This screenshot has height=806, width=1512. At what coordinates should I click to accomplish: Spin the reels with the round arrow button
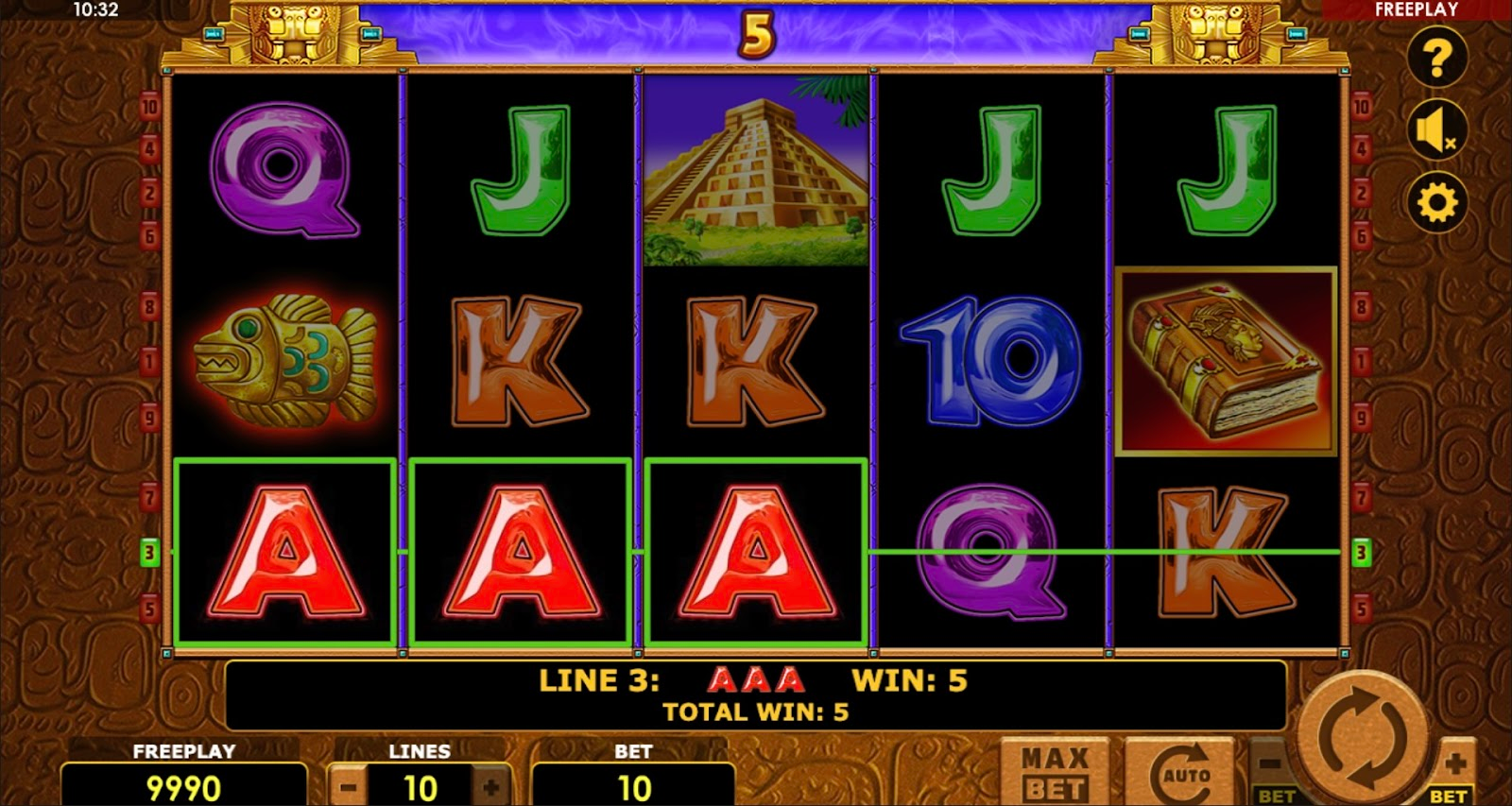[1362, 738]
